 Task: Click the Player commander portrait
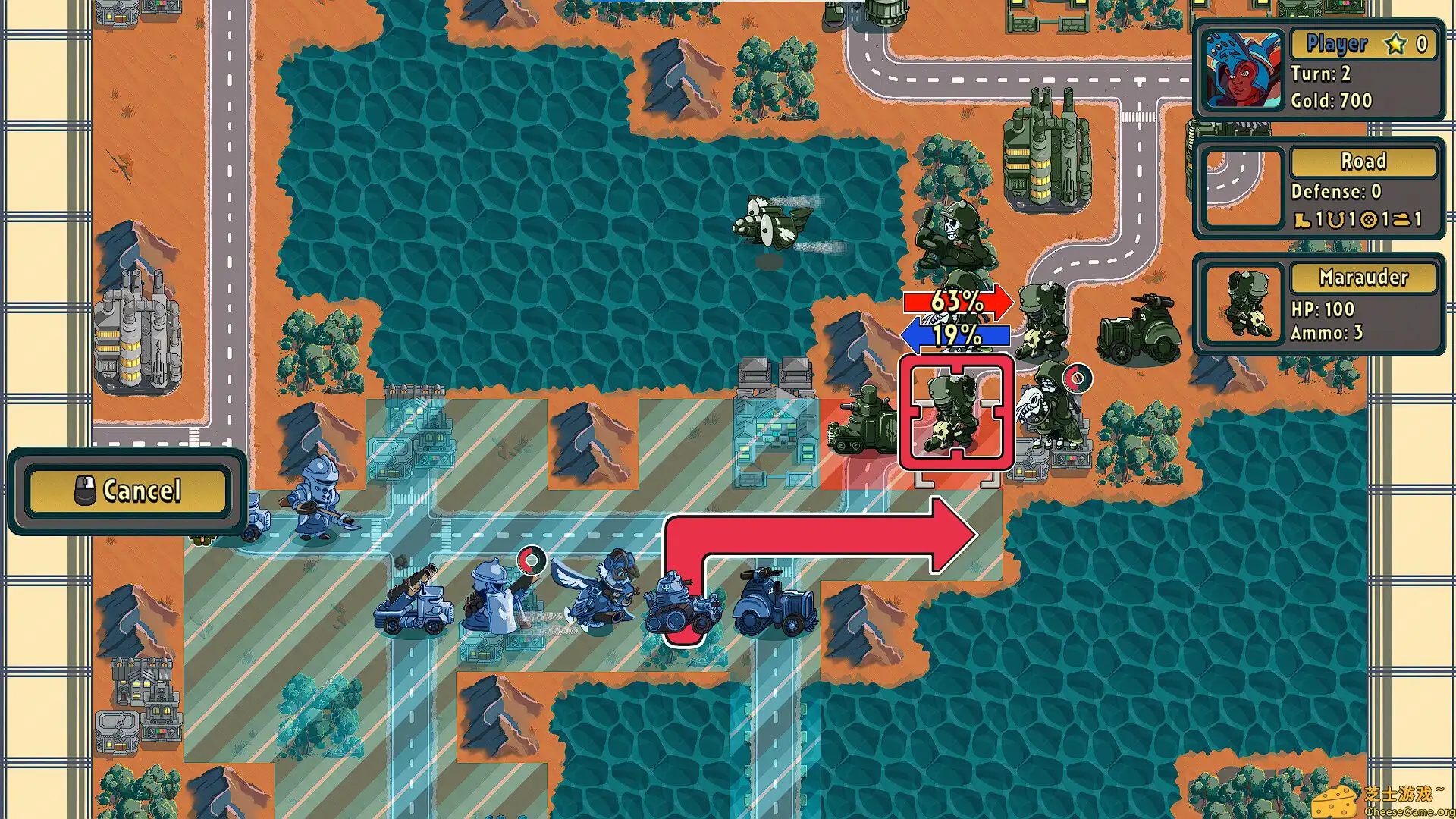[1244, 71]
